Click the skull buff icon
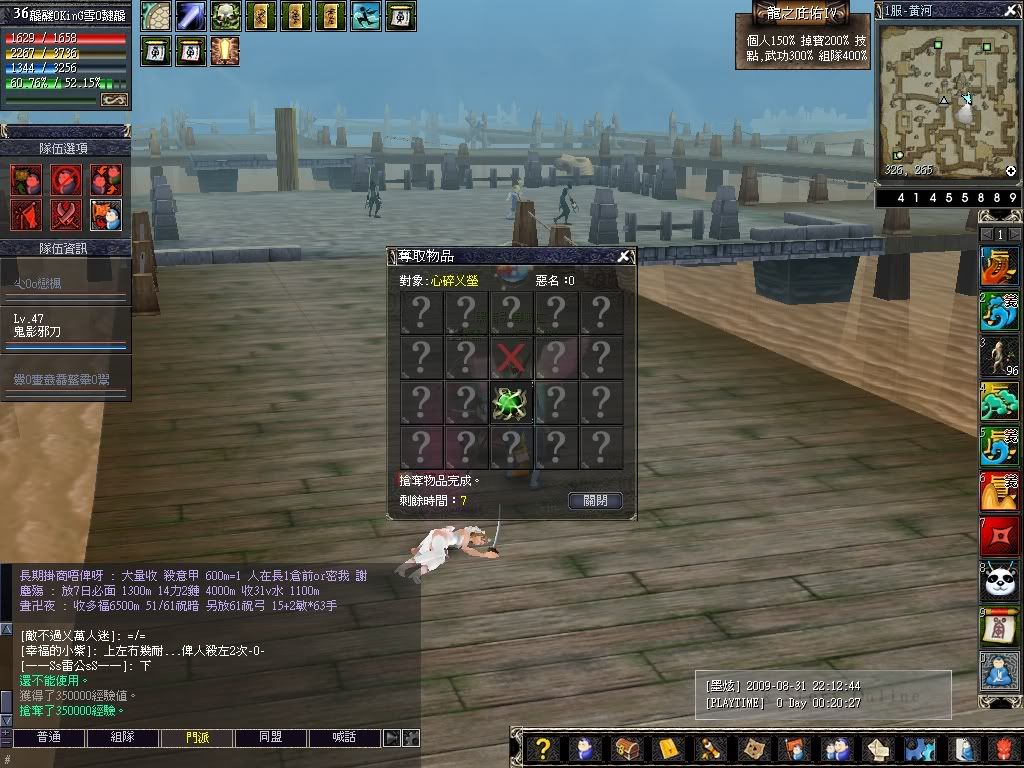Image resolution: width=1024 pixels, height=768 pixels. coord(225,16)
